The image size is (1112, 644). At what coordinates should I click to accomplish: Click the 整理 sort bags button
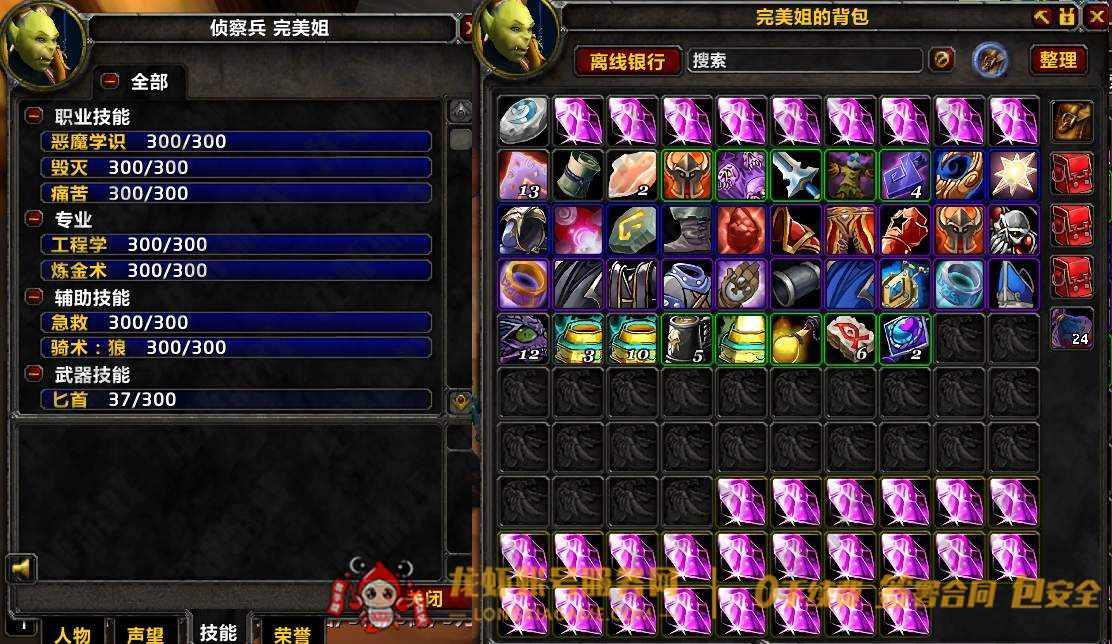[1058, 60]
